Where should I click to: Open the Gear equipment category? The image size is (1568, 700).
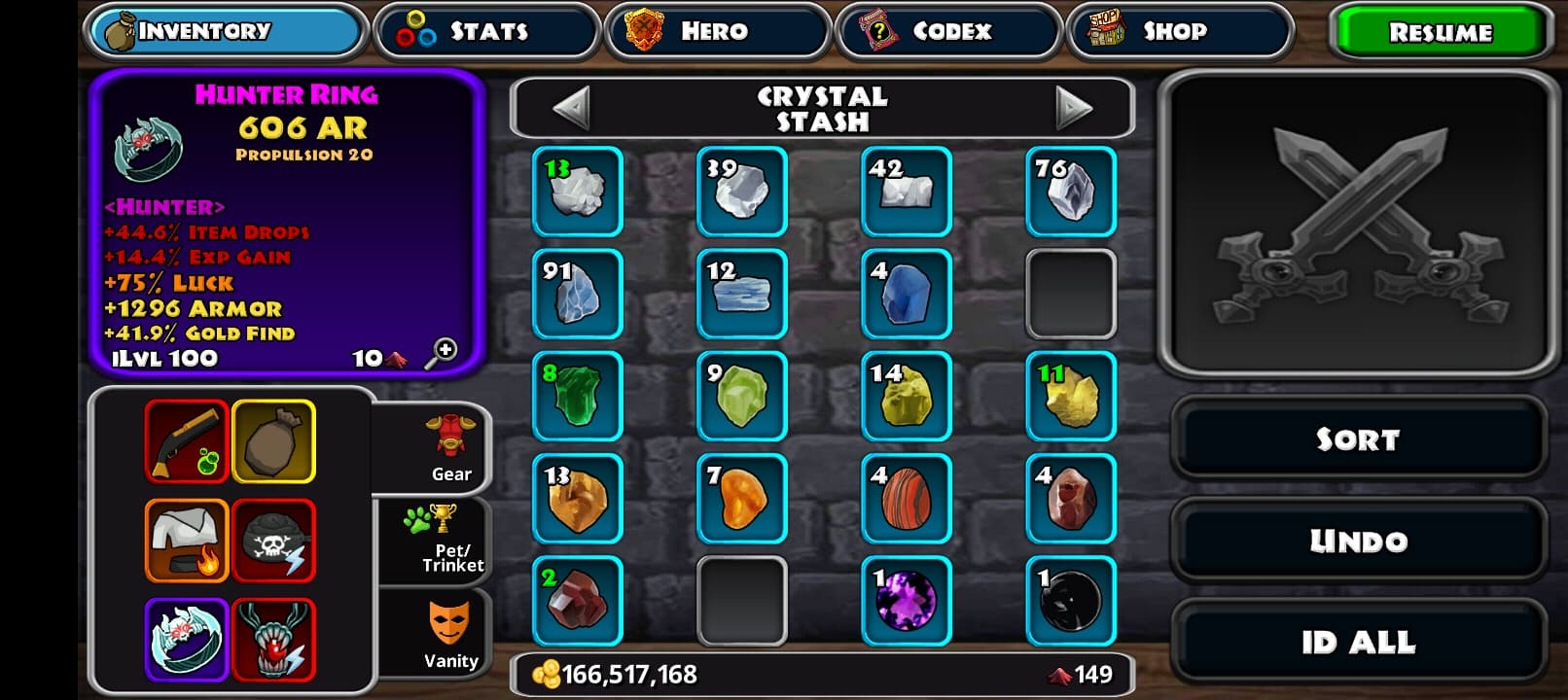[x=450, y=448]
